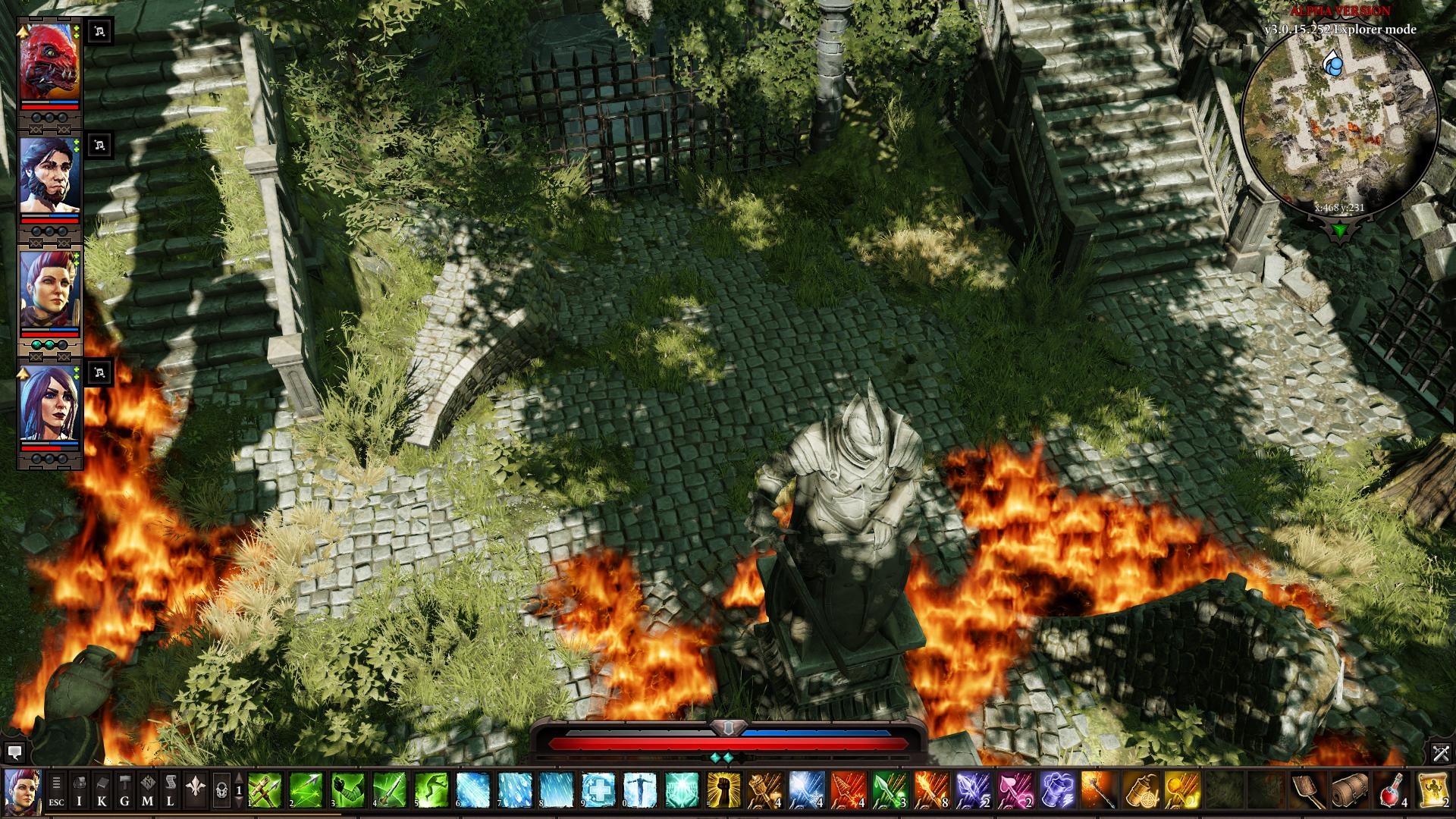Select the purple-haired woman party portrait
This screenshot has height=819, width=1456.
[49, 404]
